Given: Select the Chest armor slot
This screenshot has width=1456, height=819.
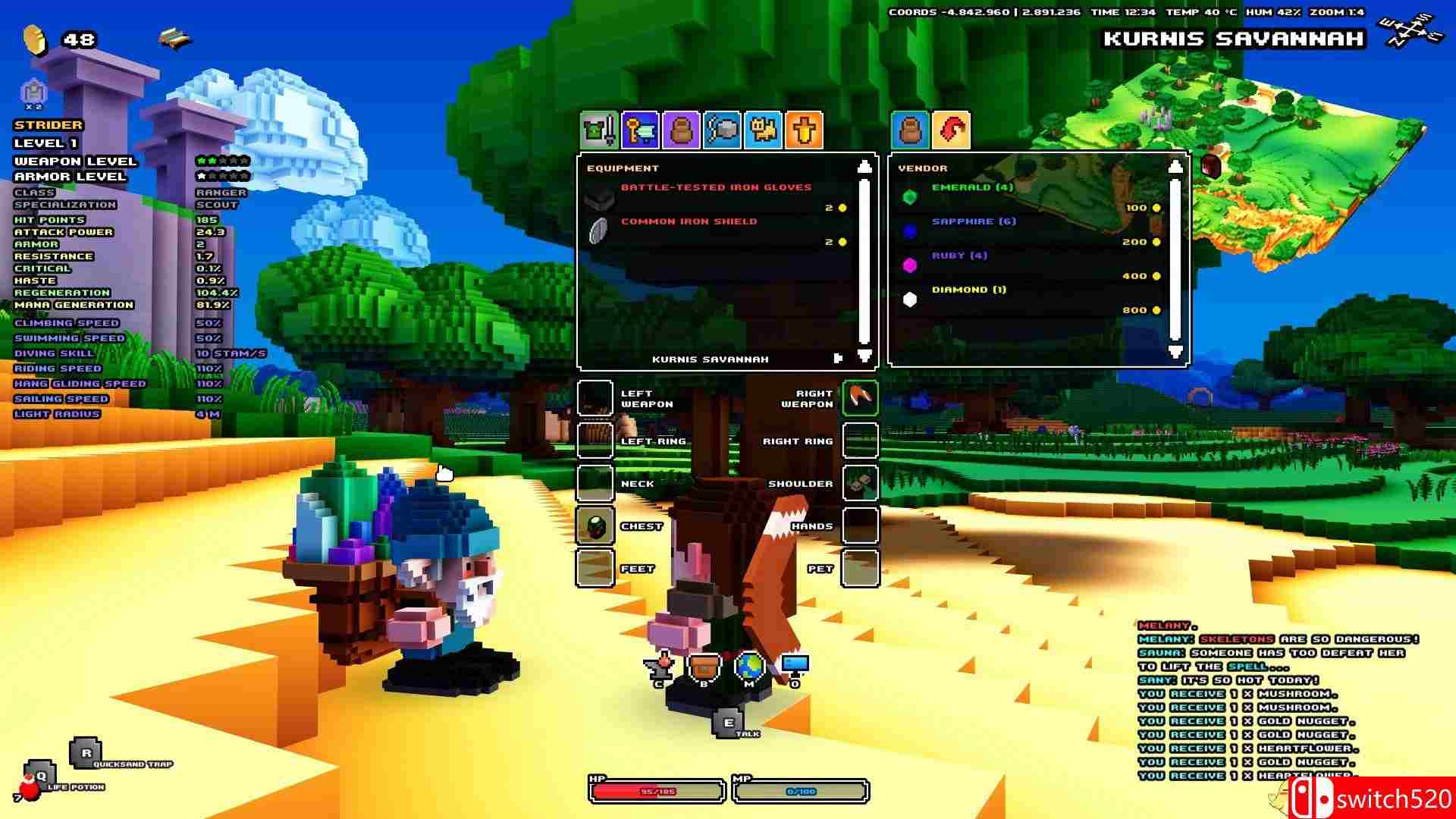Looking at the screenshot, I should coord(595,526).
